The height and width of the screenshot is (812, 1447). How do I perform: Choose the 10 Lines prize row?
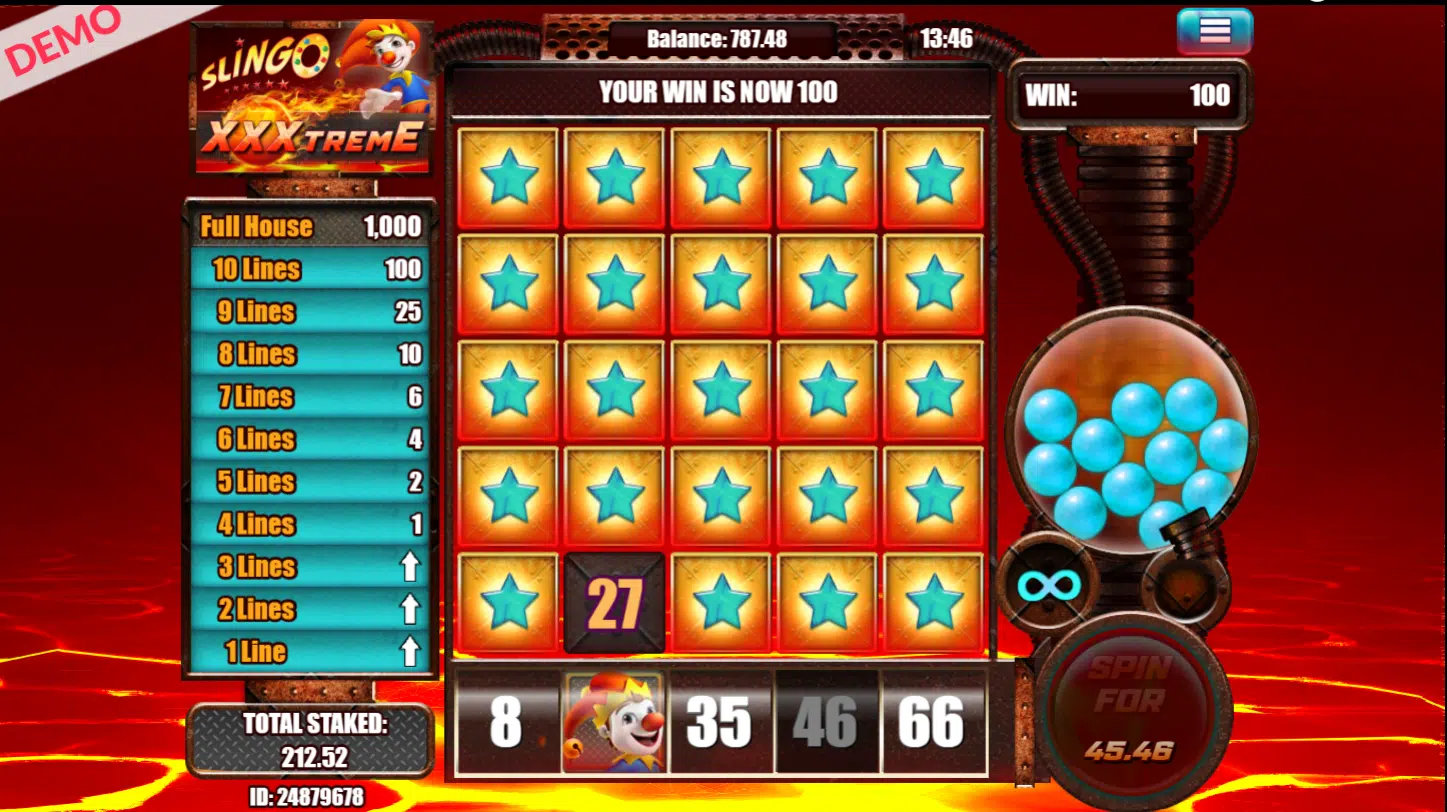[310, 269]
